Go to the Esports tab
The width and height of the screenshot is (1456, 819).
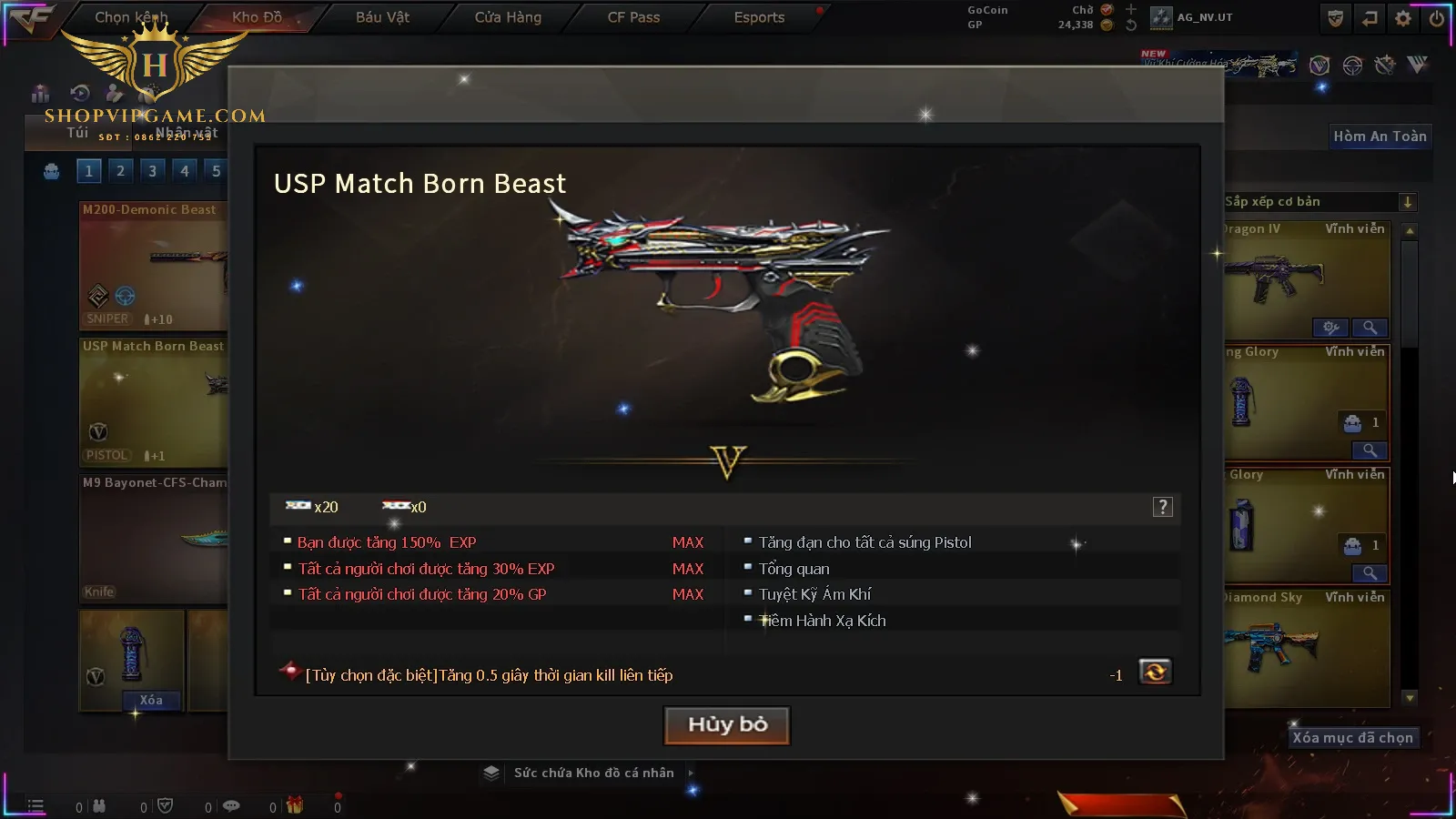pyautogui.click(x=759, y=17)
